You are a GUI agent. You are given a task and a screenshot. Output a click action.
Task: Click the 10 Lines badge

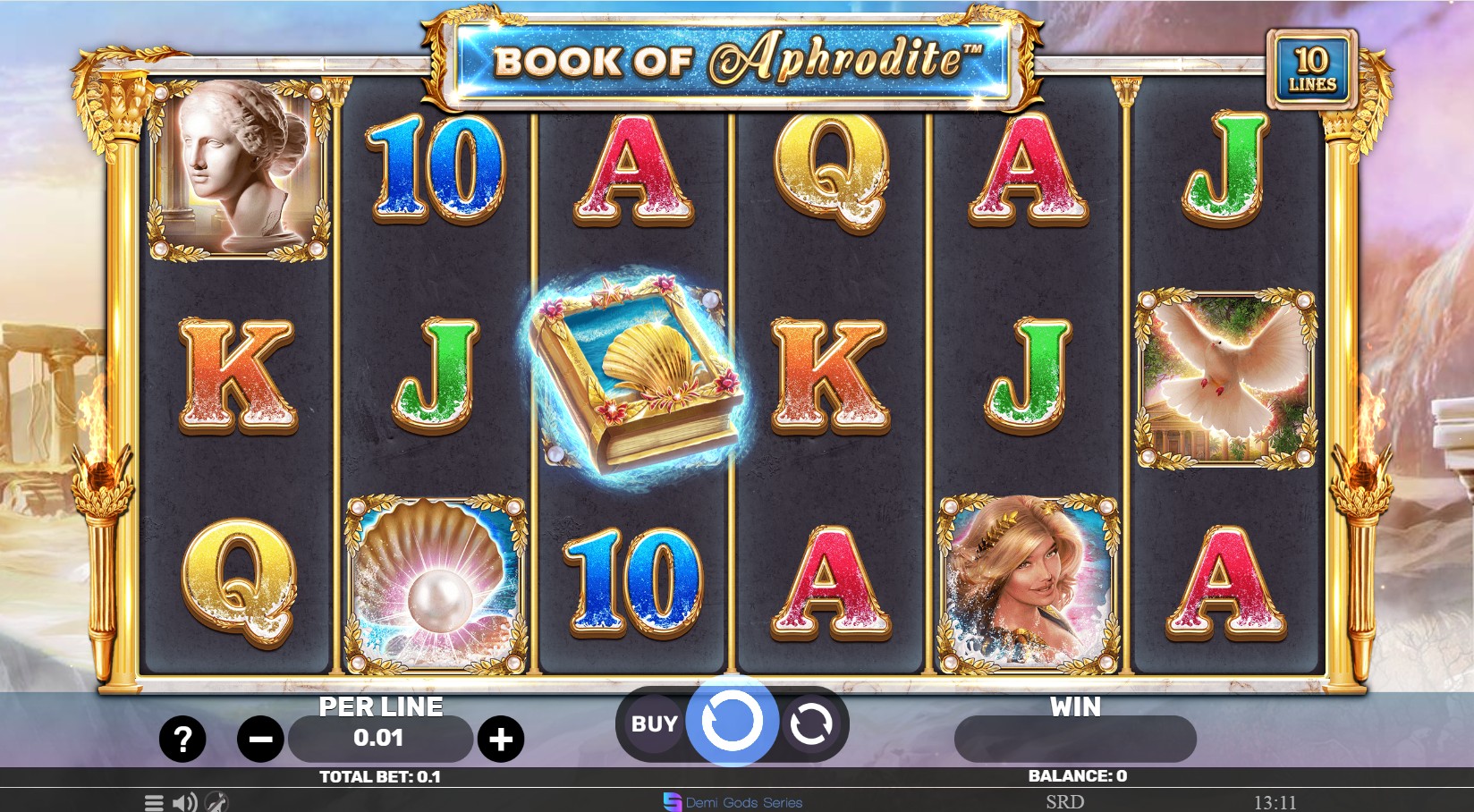click(x=1311, y=68)
